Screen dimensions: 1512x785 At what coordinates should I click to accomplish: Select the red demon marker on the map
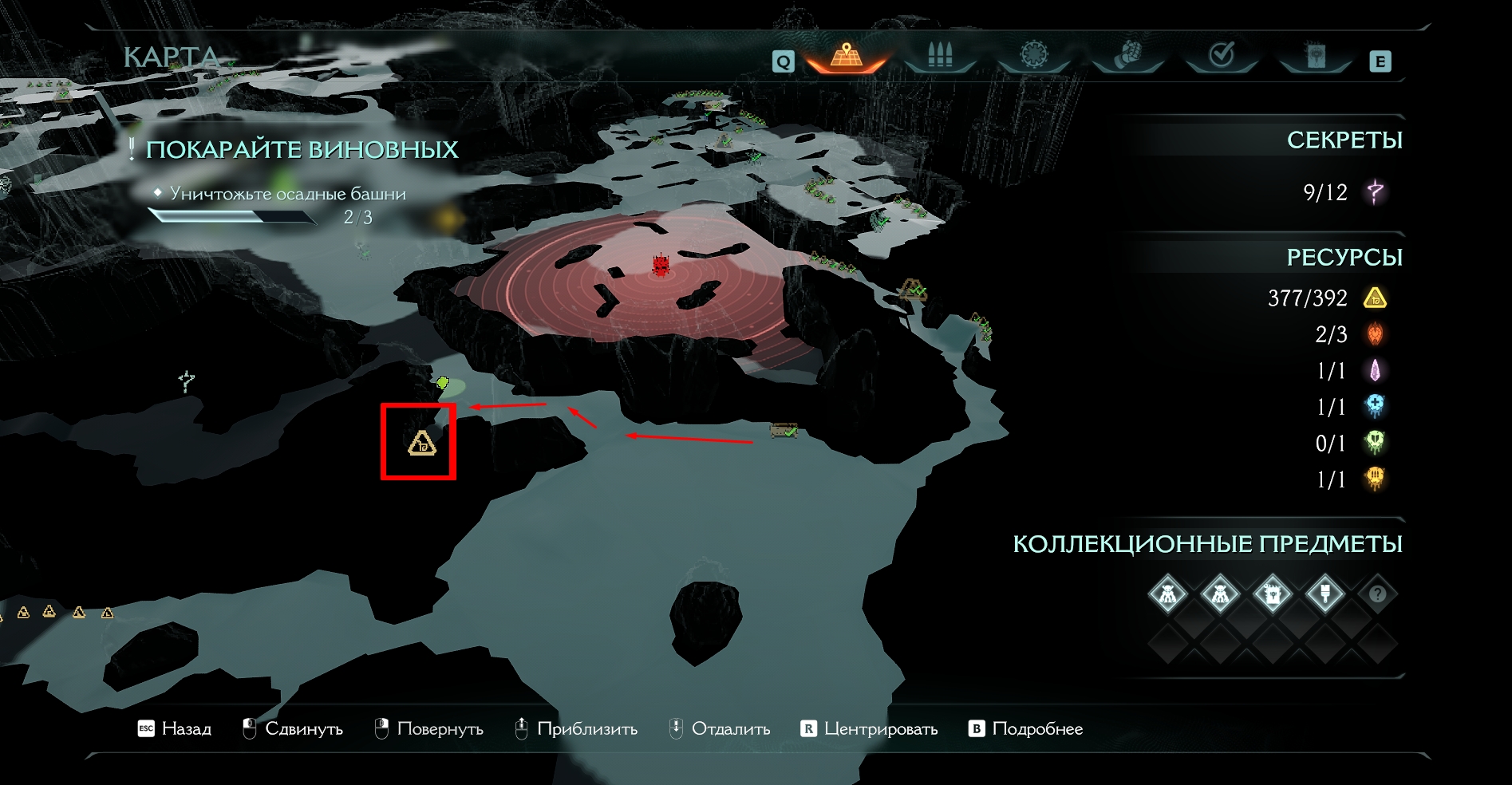661,264
